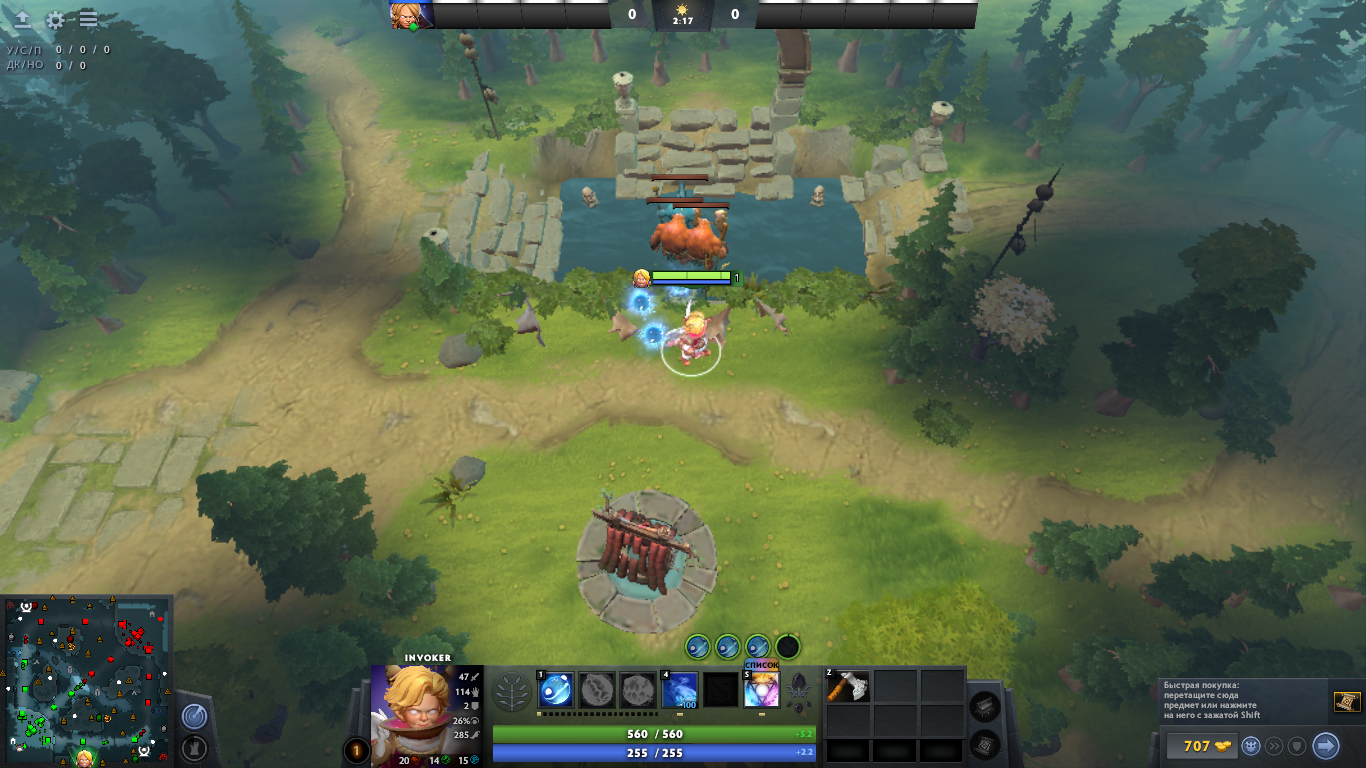
Task: Deliver items with the courier arrow button
Action: click(1325, 746)
